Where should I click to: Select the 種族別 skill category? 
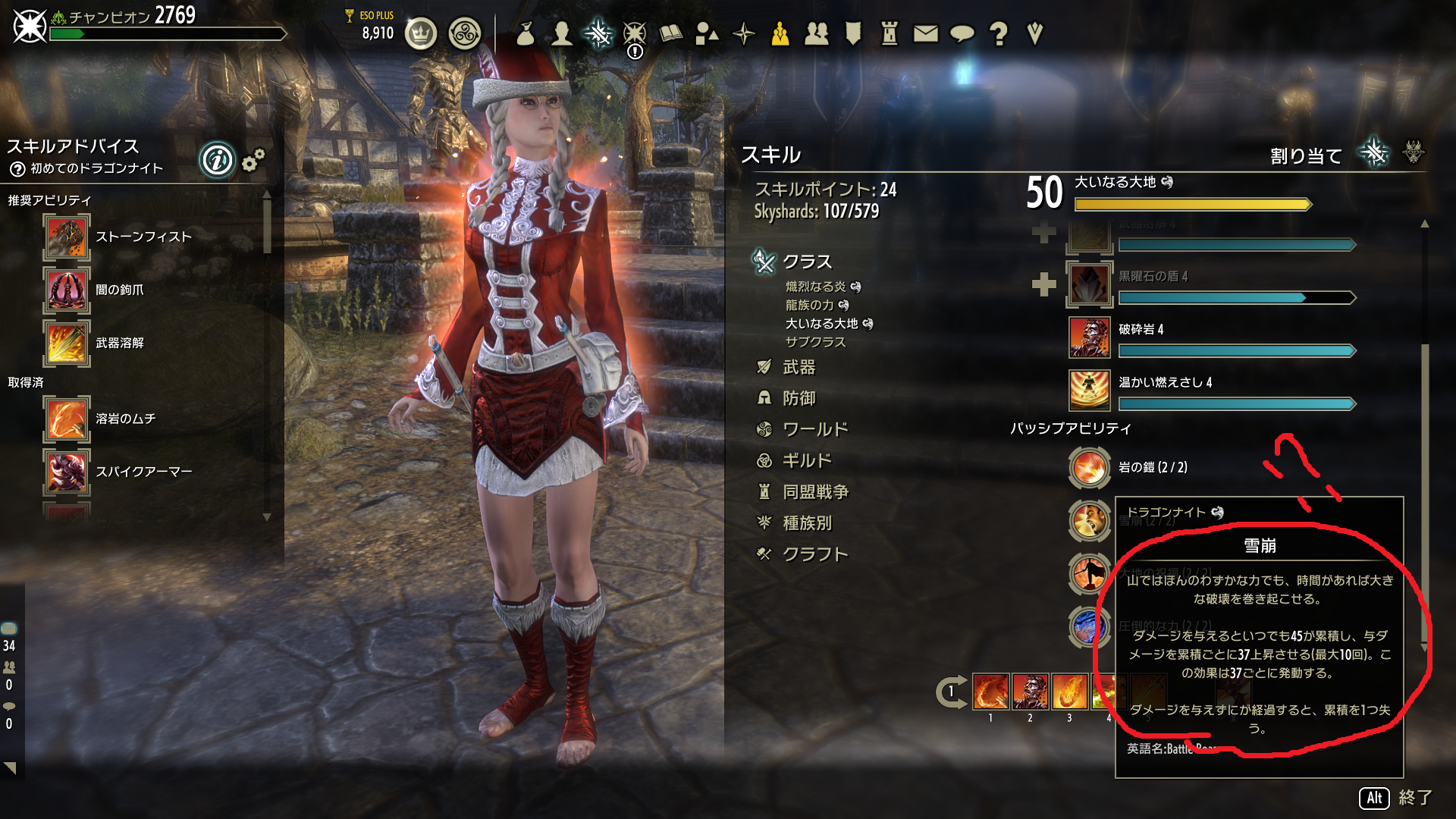[x=806, y=523]
